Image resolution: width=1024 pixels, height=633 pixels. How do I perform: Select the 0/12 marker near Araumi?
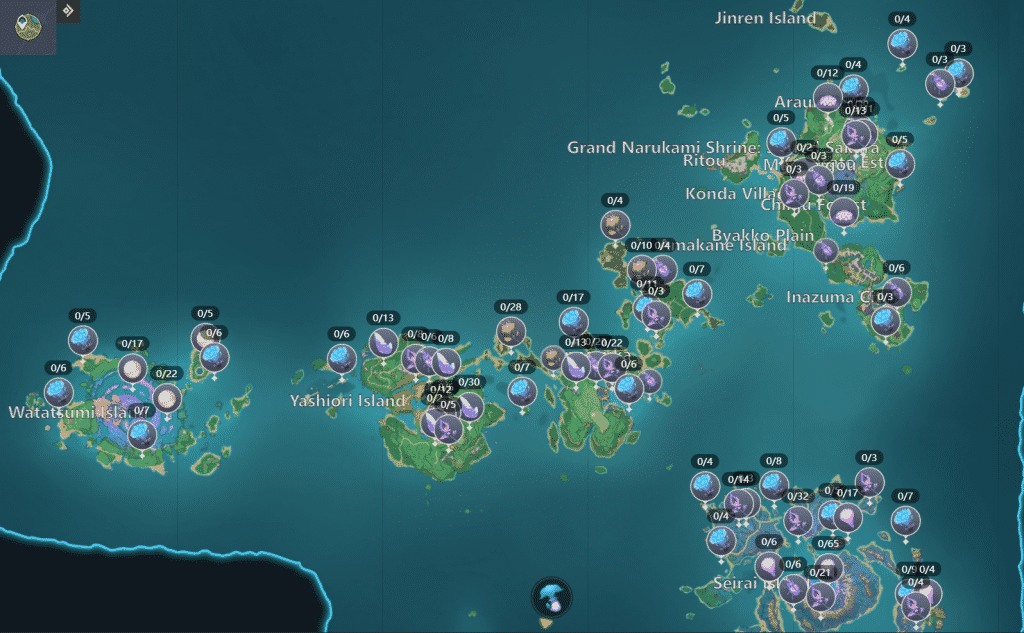[x=828, y=97]
